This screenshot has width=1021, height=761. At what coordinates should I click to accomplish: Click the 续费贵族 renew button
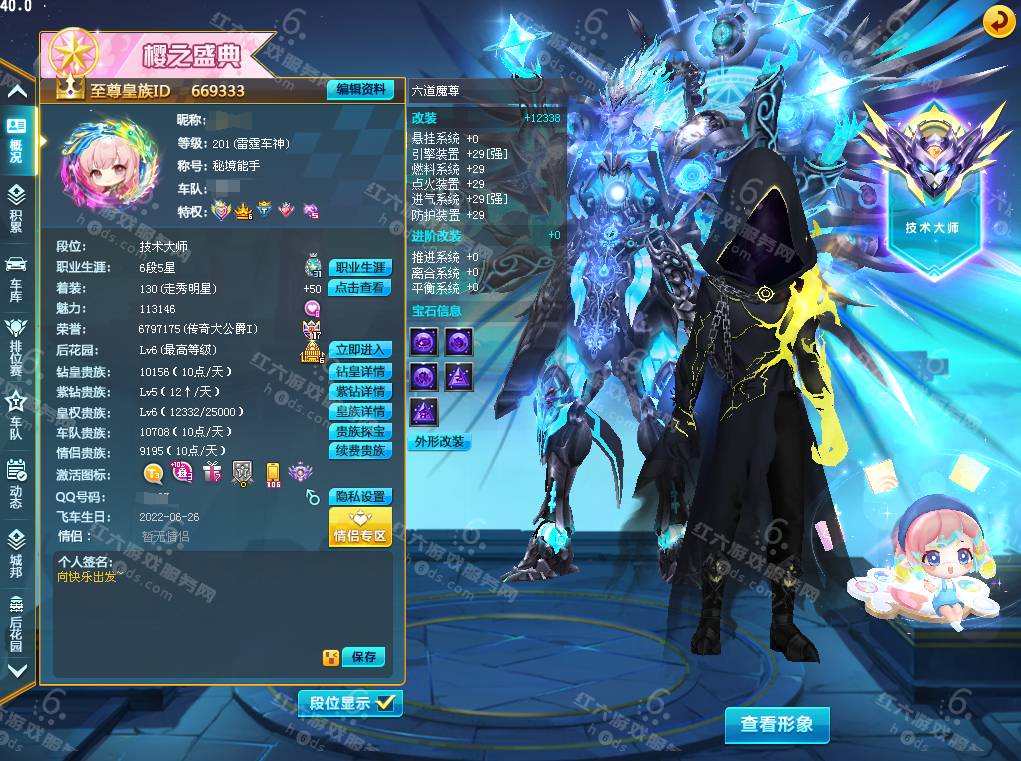[x=360, y=451]
